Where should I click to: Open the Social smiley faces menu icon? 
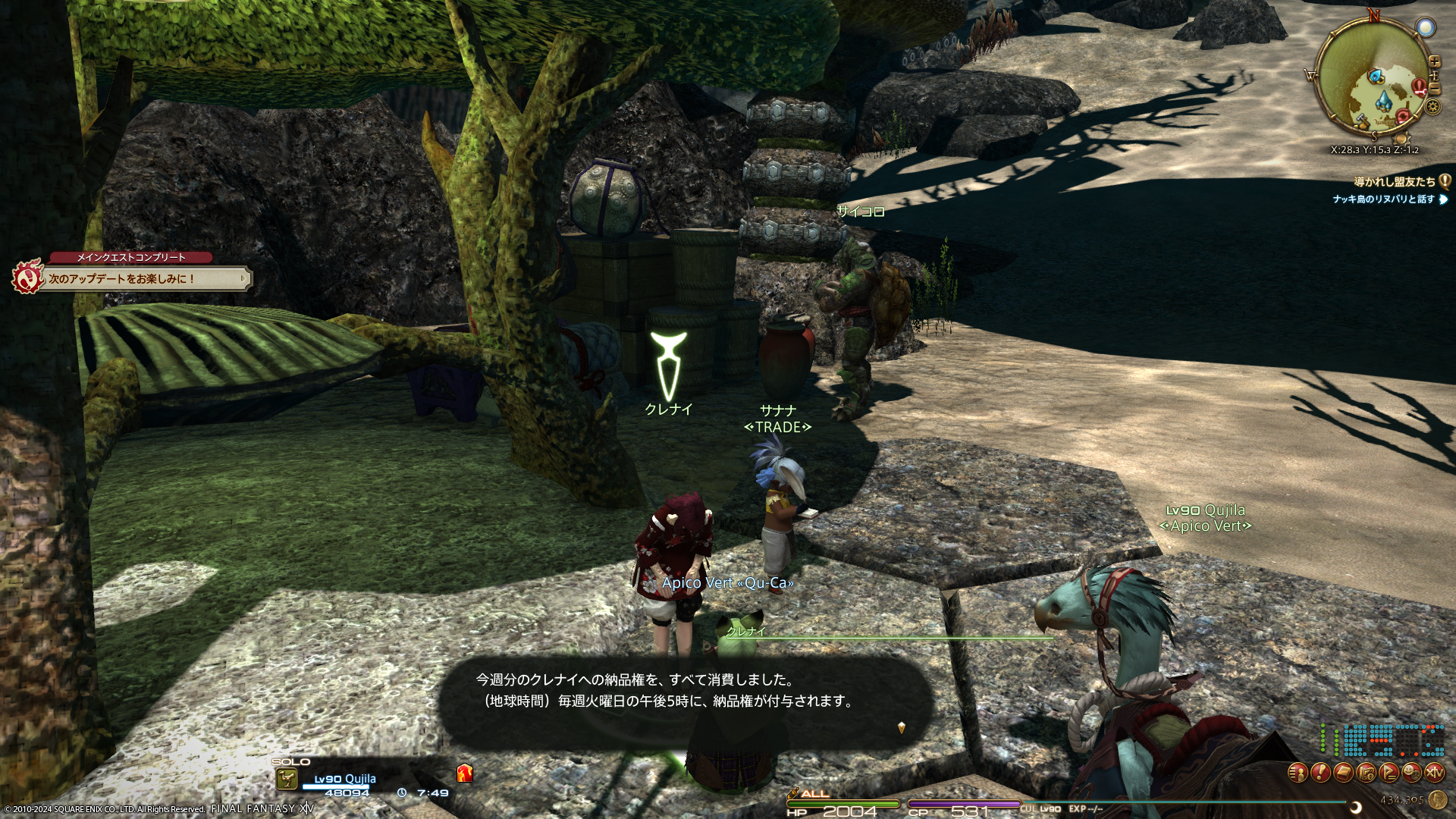(1412, 773)
